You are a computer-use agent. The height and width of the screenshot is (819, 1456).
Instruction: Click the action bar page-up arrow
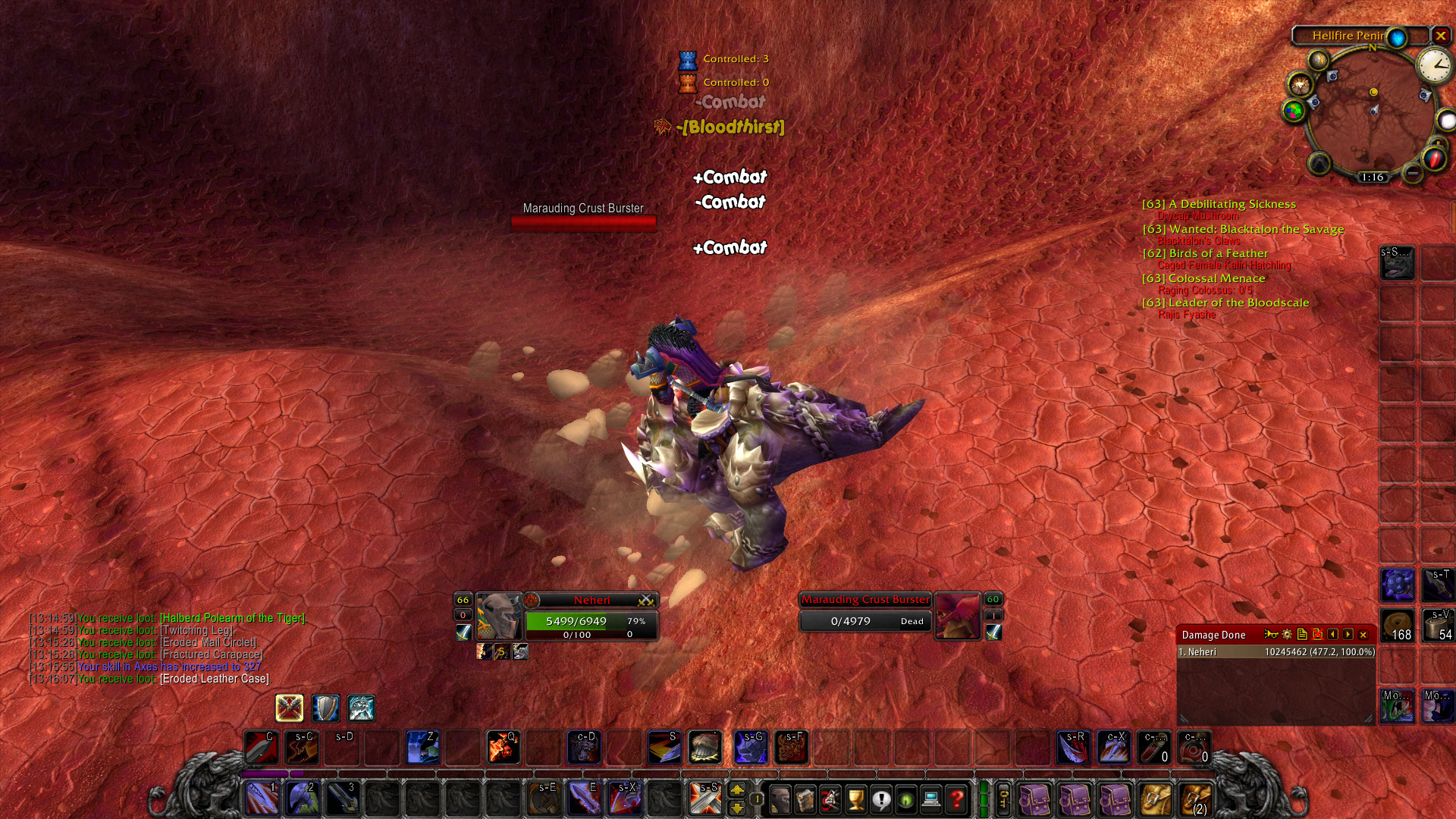click(x=737, y=790)
